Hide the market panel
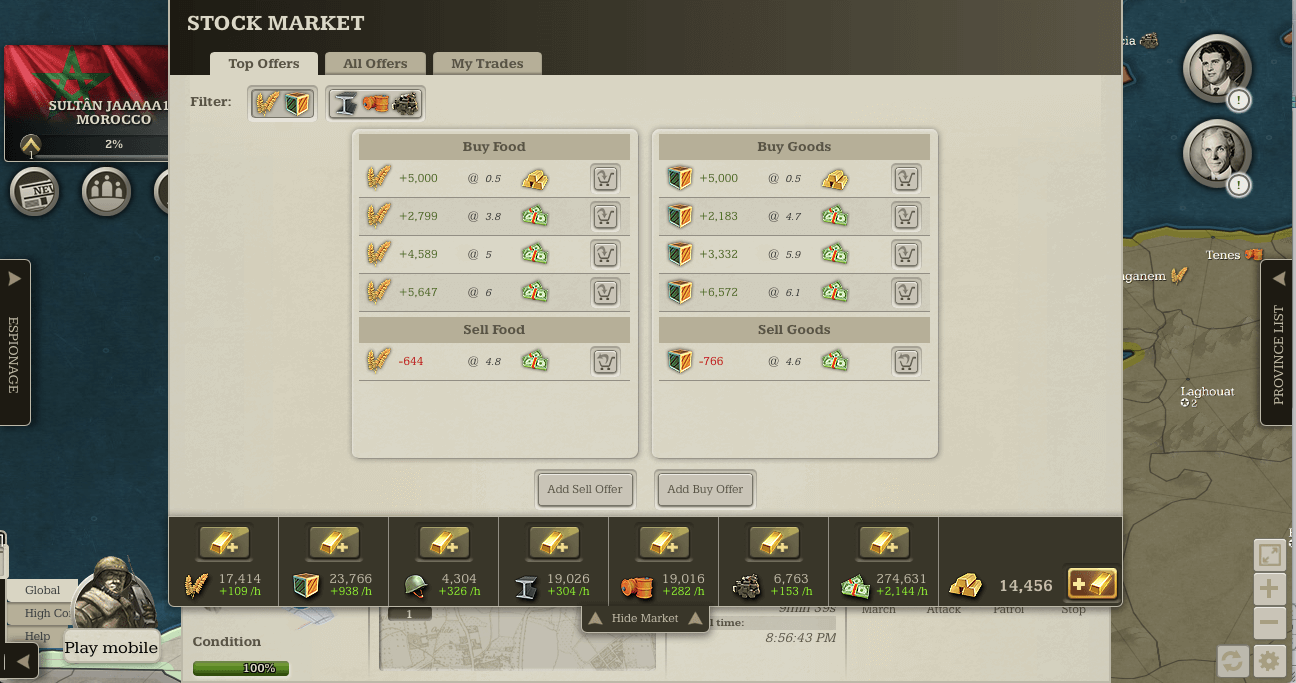Viewport: 1296px width, 683px height. pyautogui.click(x=645, y=618)
